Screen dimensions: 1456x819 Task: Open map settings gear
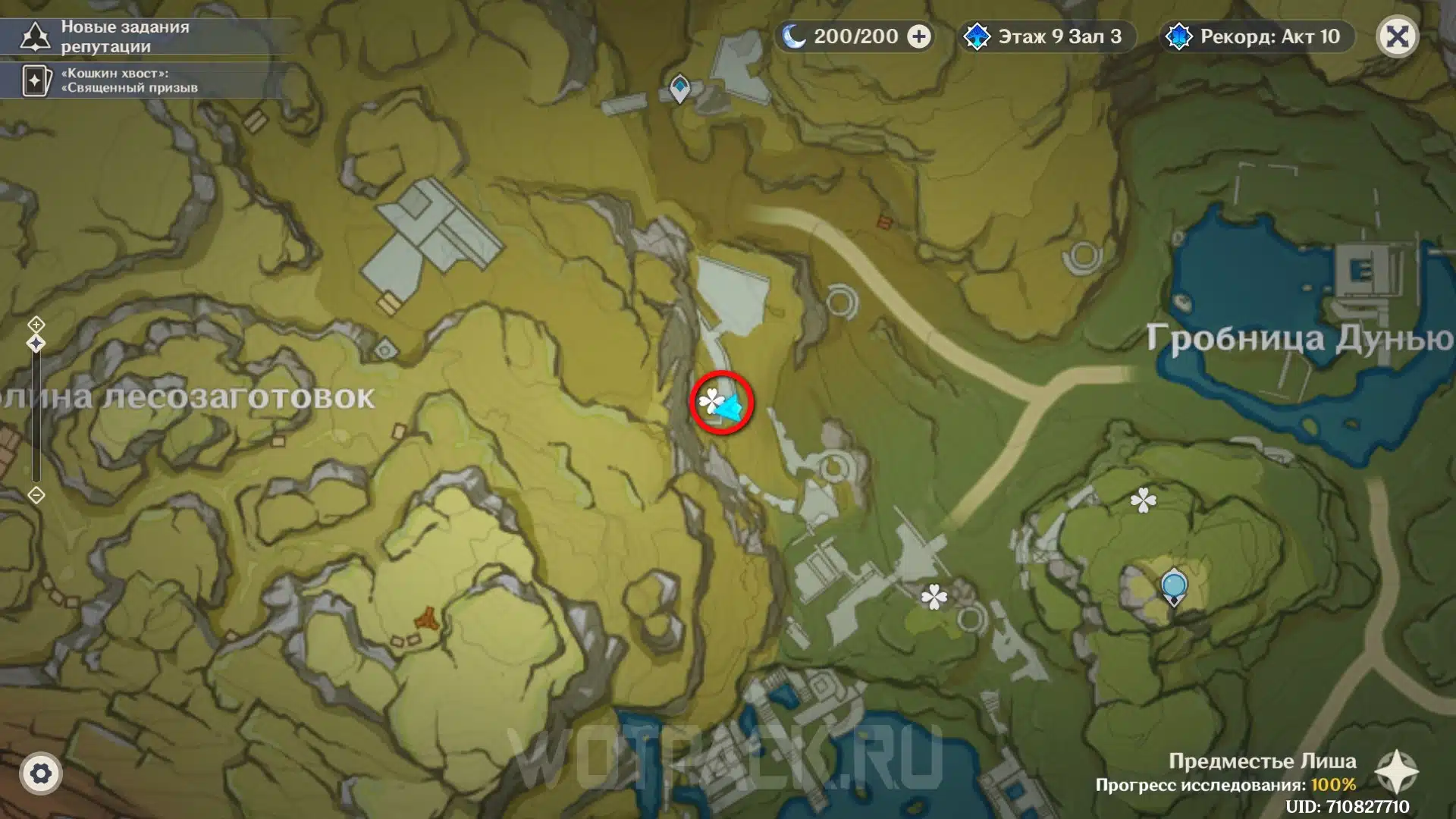click(41, 773)
